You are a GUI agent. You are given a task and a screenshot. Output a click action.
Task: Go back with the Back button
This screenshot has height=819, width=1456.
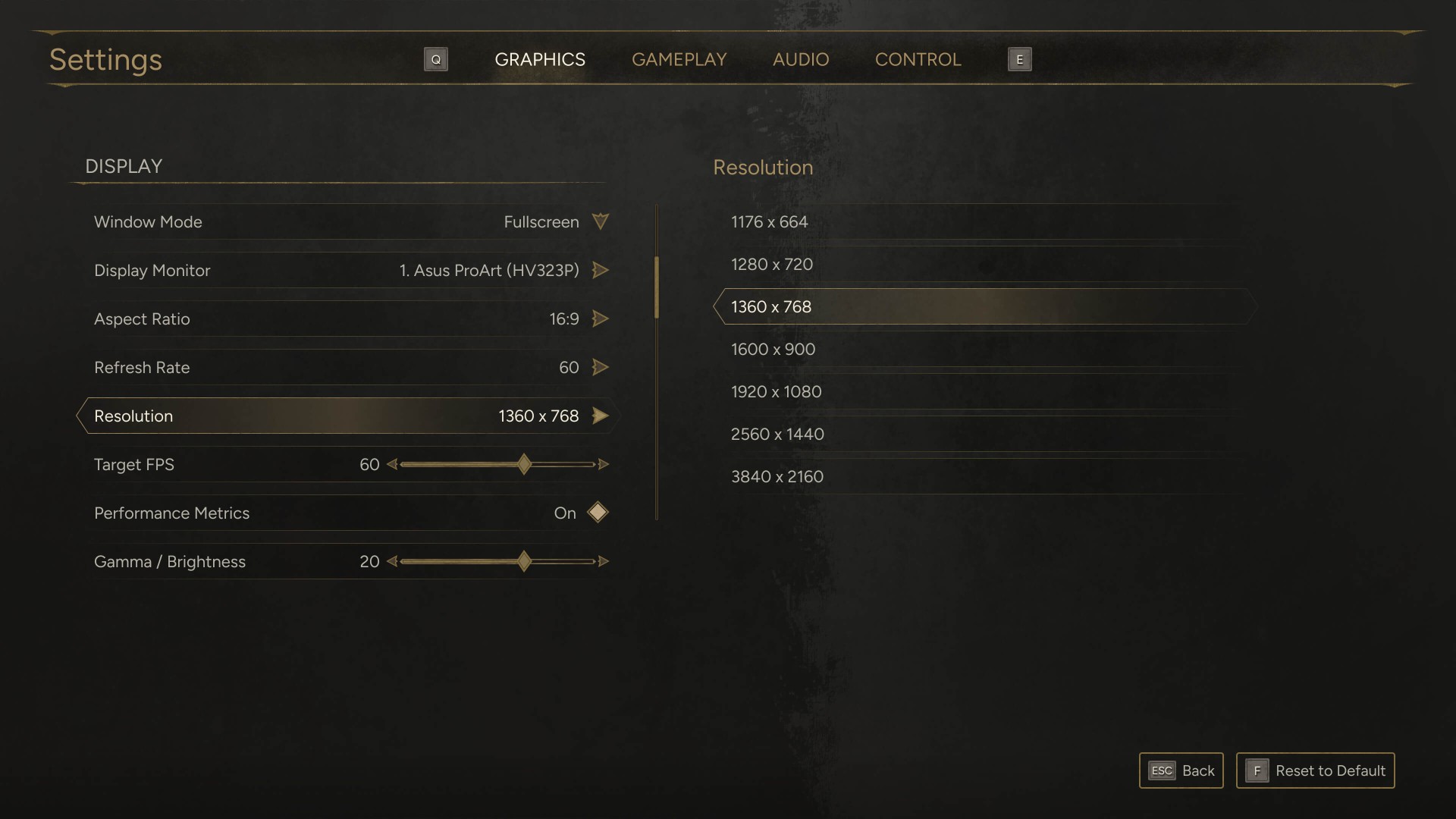click(x=1181, y=770)
